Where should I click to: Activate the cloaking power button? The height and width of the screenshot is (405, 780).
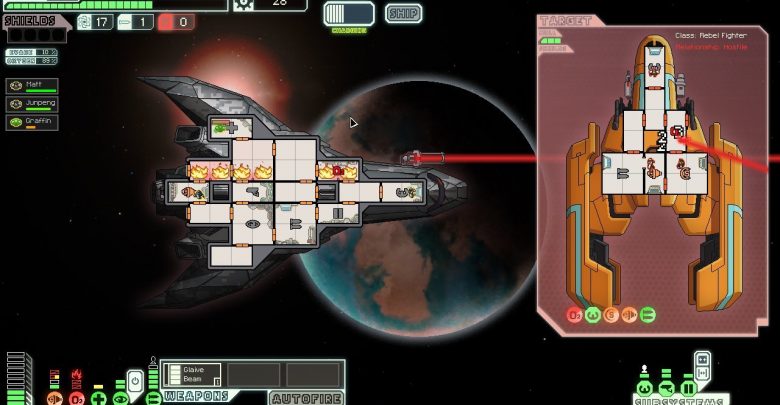[135, 381]
